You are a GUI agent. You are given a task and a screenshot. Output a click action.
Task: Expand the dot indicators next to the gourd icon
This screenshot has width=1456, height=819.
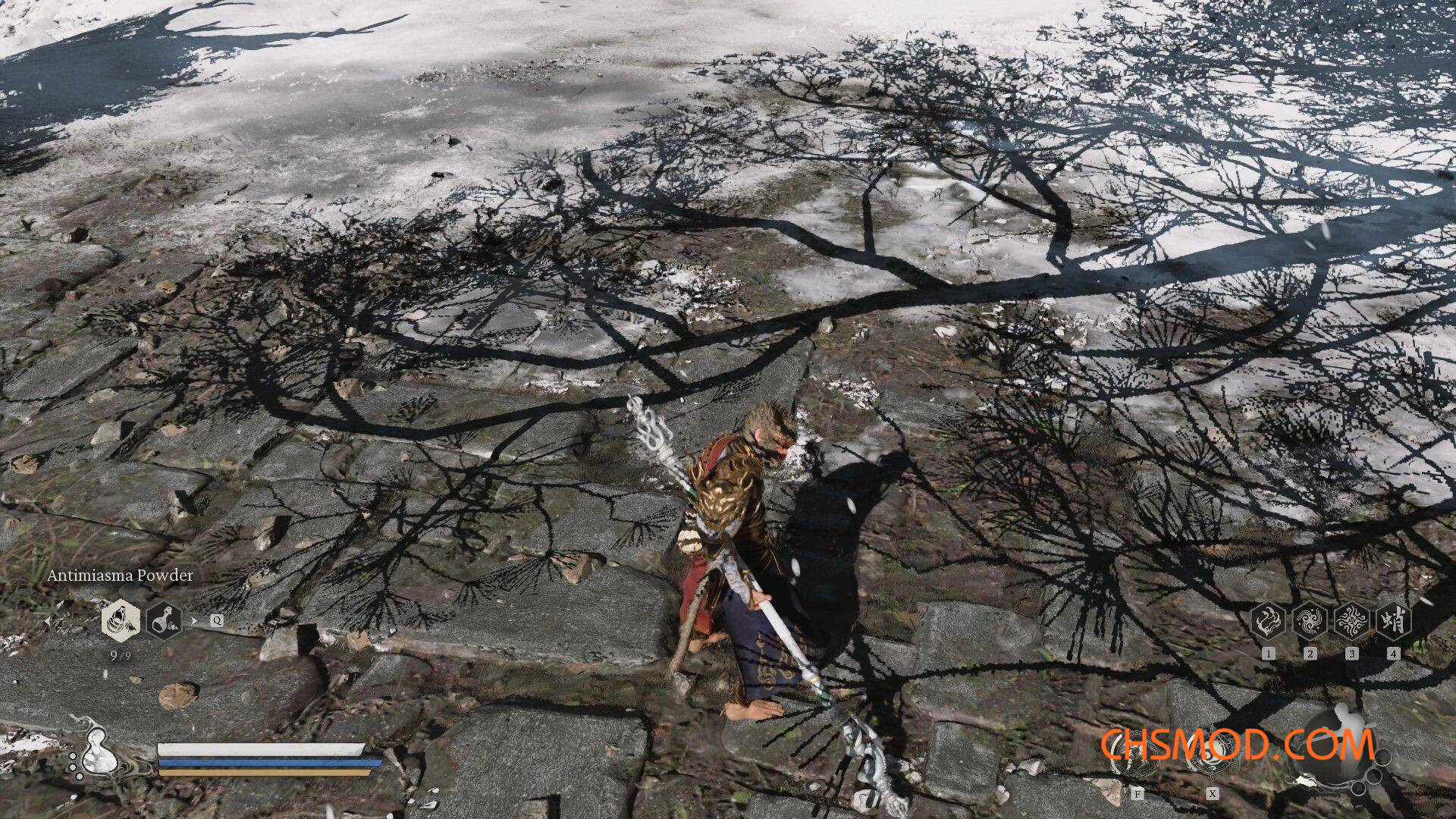click(x=74, y=766)
